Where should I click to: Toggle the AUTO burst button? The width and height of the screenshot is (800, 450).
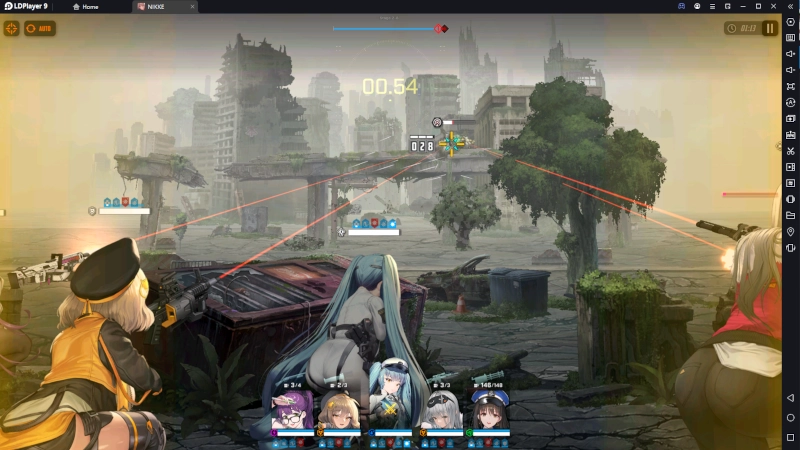[40, 28]
